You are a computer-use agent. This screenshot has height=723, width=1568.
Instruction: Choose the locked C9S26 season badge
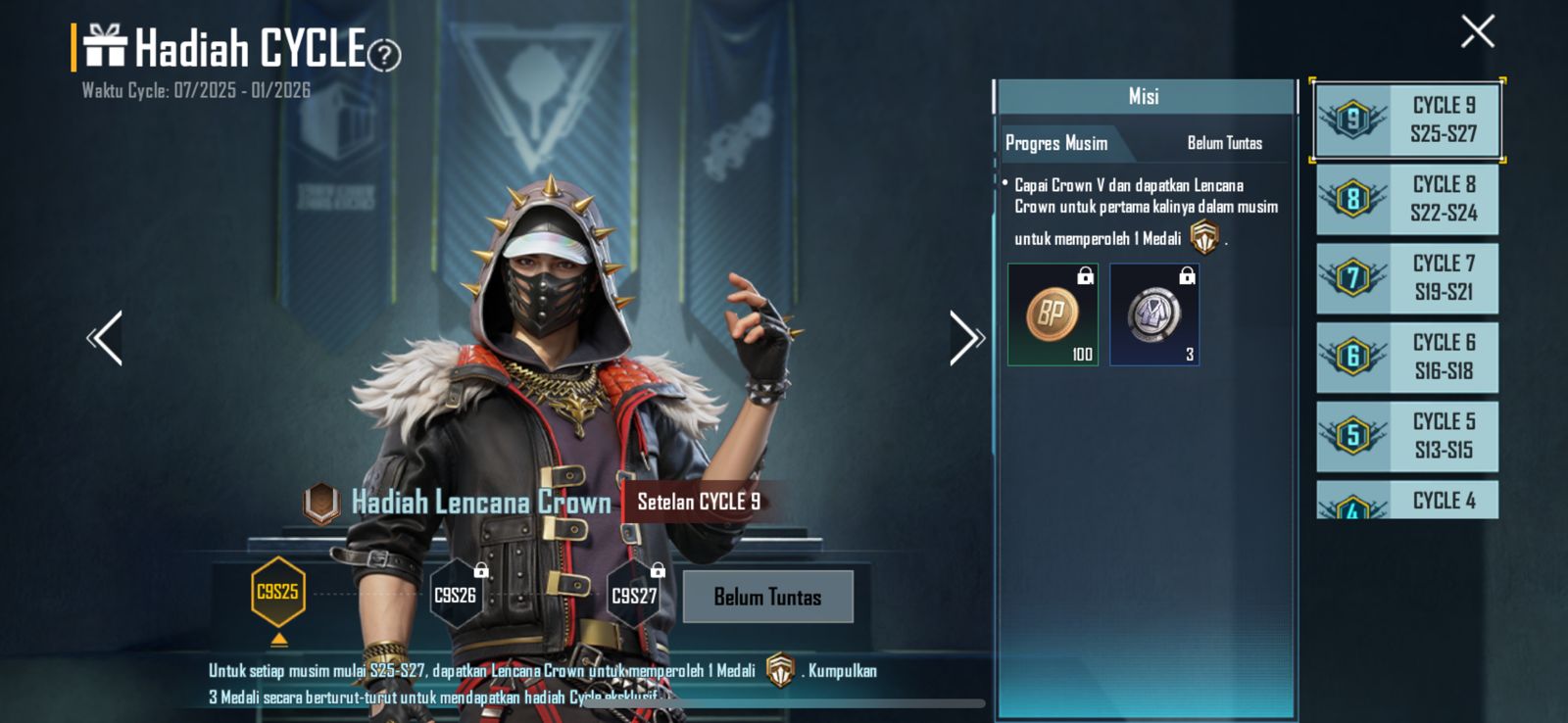click(456, 594)
